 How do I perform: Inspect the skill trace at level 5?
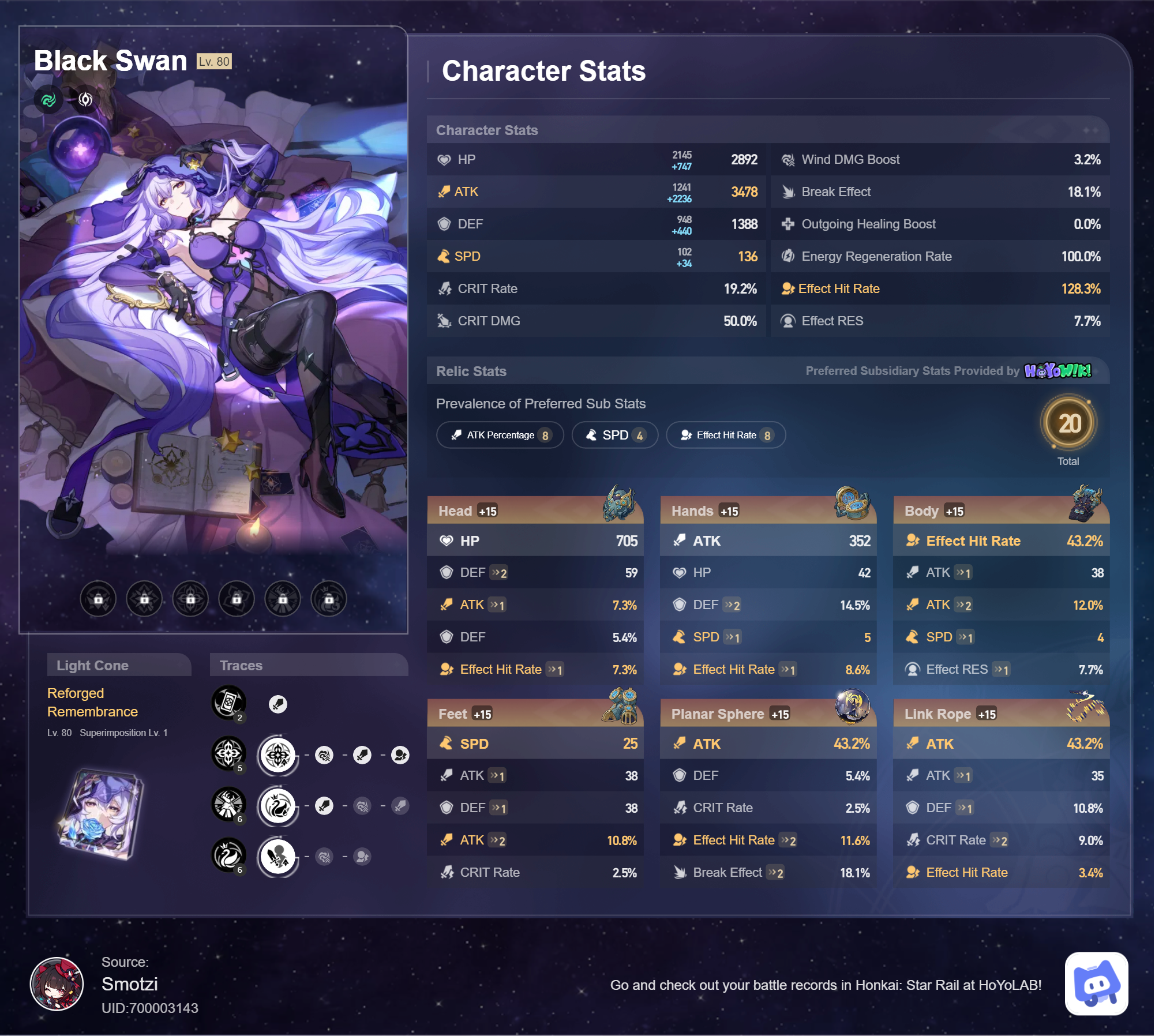[229, 753]
